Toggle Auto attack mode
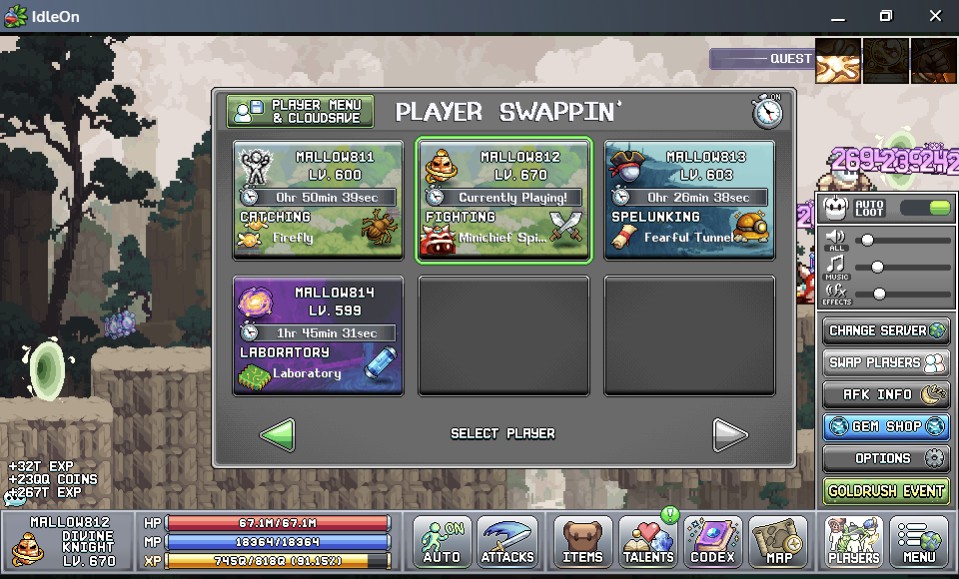Screen dimensions: 959x579 pyautogui.click(x=442, y=543)
